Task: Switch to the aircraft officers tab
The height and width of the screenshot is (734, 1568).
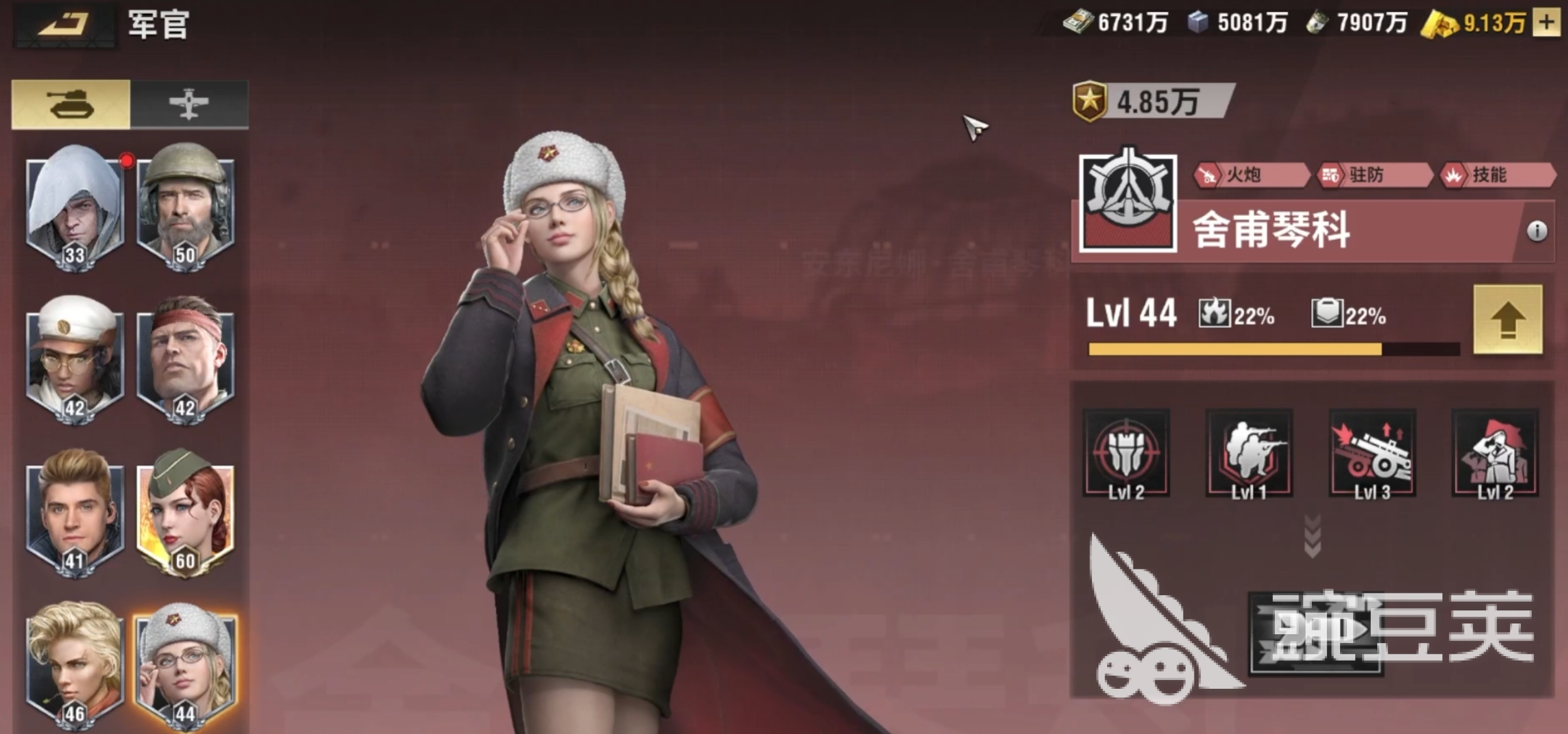Action: click(189, 104)
